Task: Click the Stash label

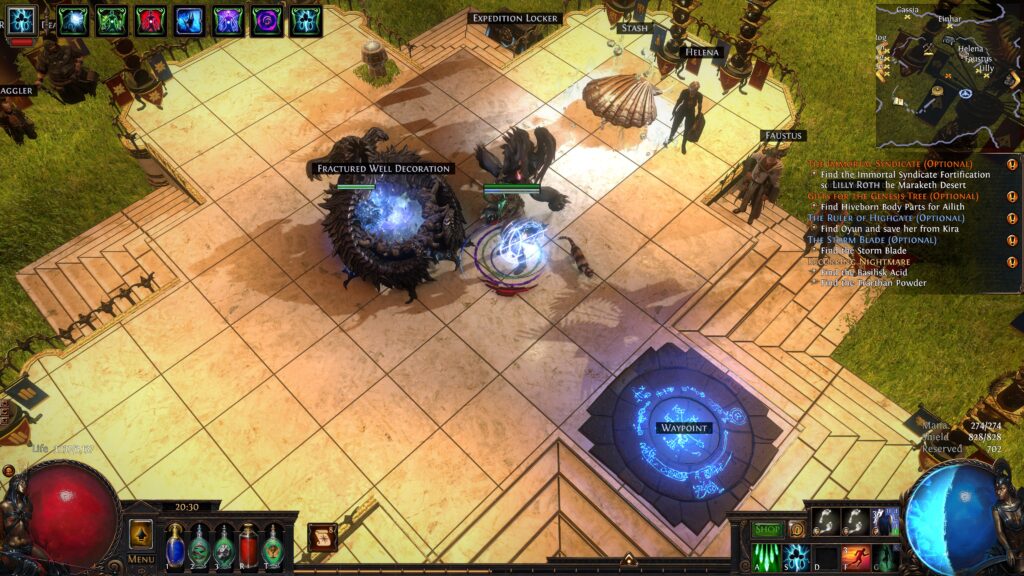Action: click(x=634, y=29)
